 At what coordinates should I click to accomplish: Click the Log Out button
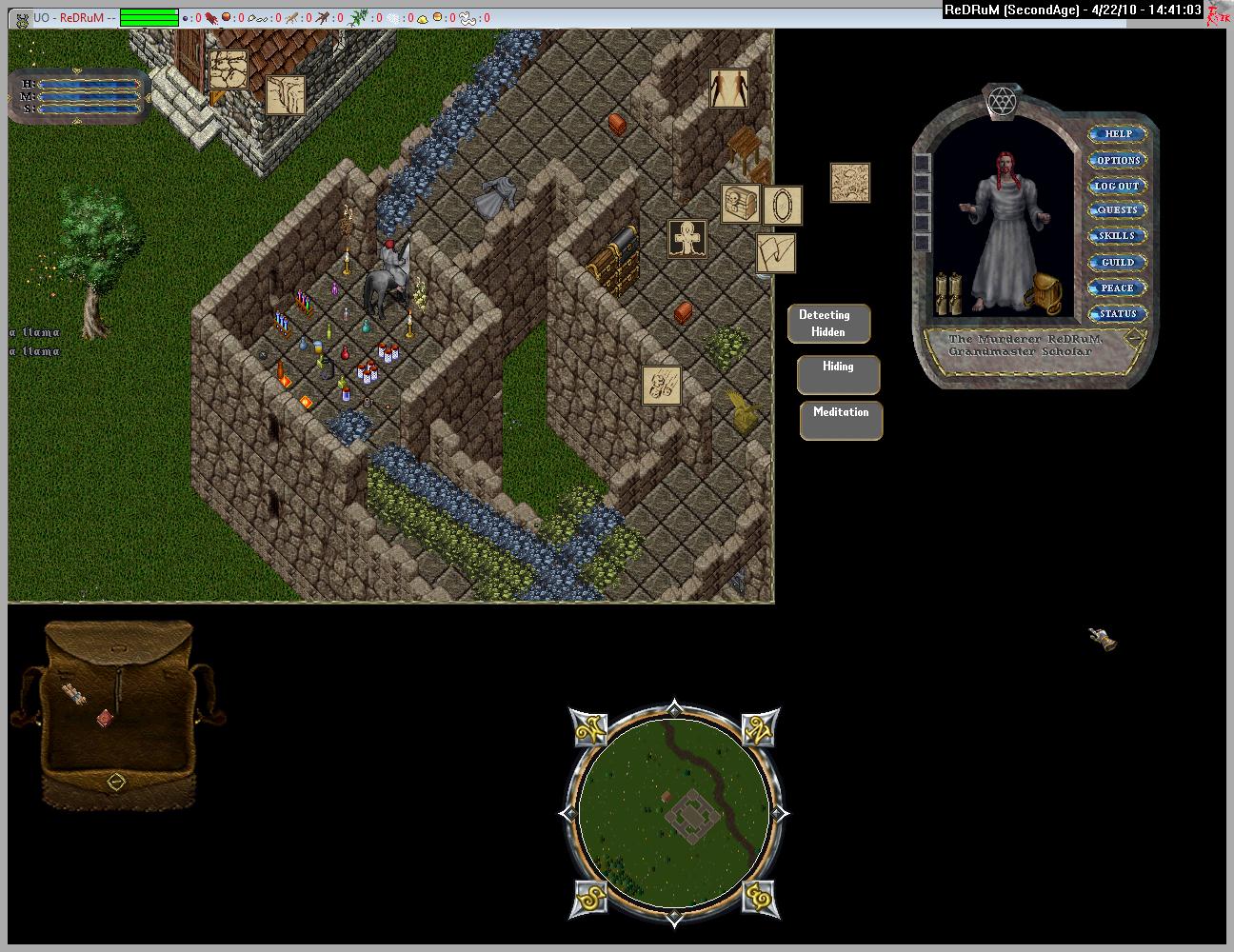pos(1117,186)
